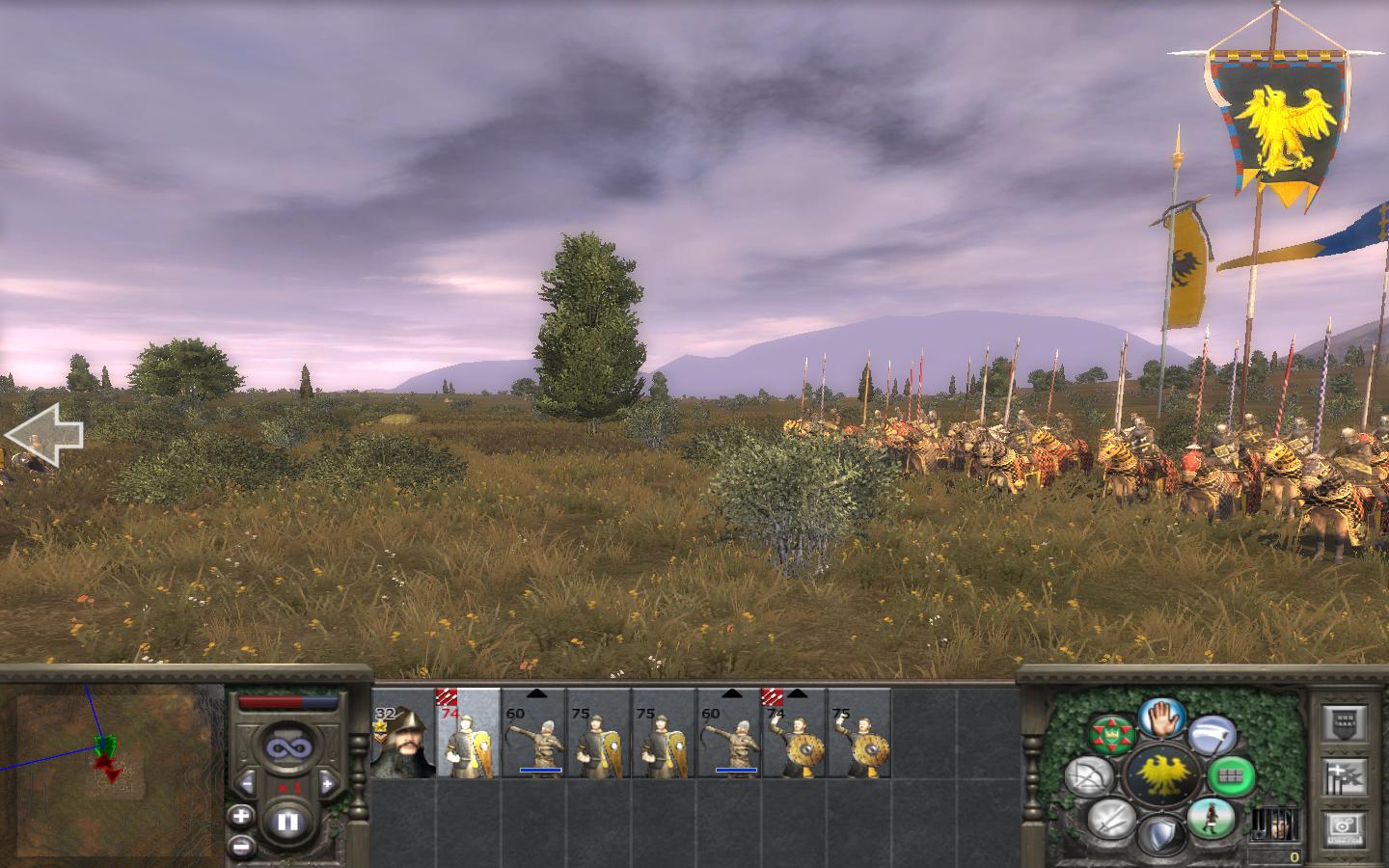The width and height of the screenshot is (1389, 868).
Task: Order withdraw with the white flag button
Action: pyautogui.click(x=1210, y=738)
